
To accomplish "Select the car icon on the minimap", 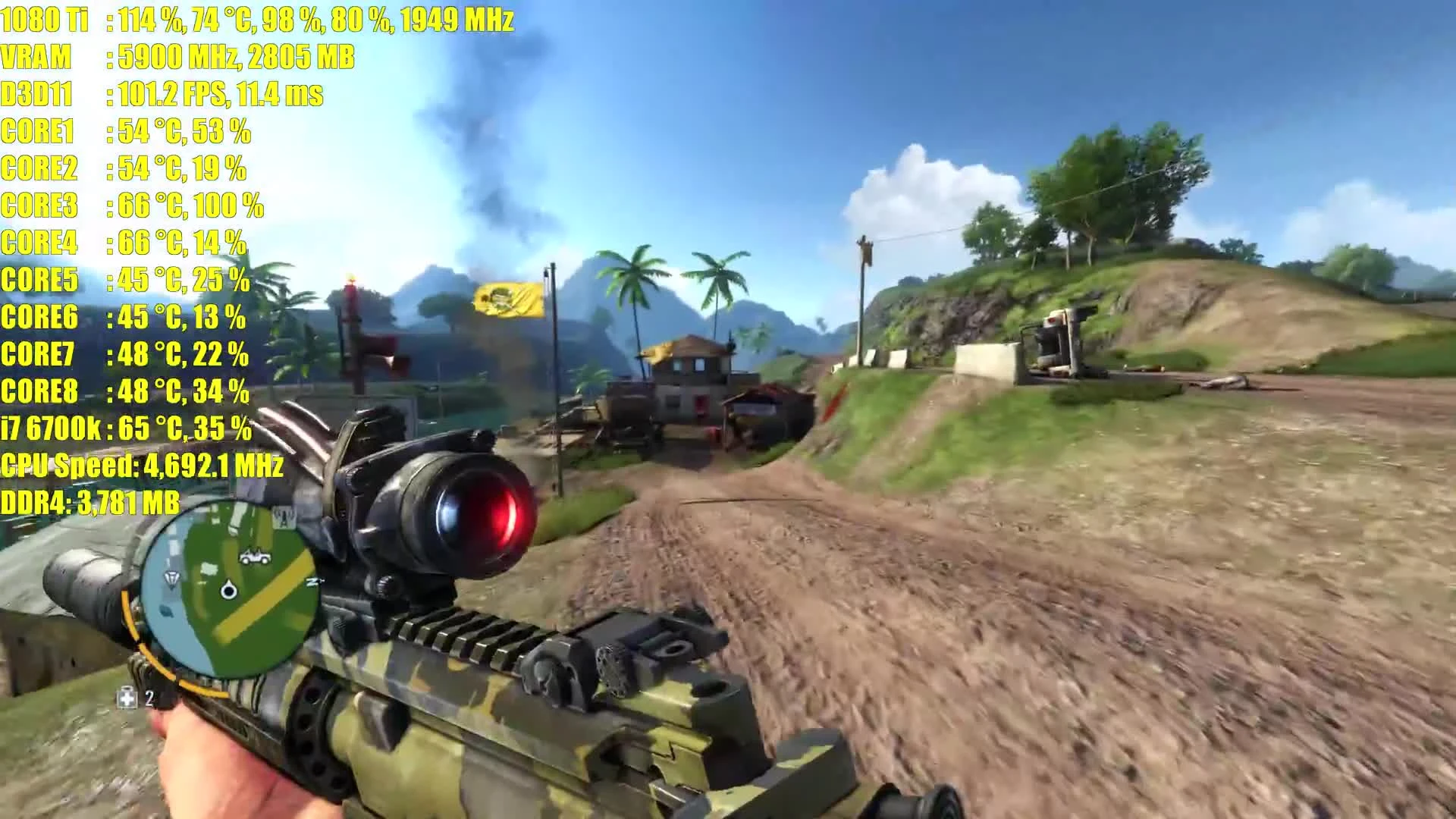I will (x=254, y=557).
